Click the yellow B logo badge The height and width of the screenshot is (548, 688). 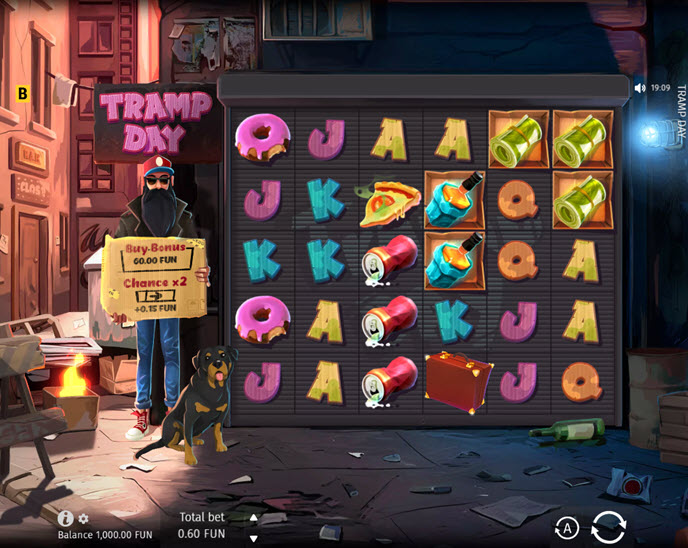[23, 93]
